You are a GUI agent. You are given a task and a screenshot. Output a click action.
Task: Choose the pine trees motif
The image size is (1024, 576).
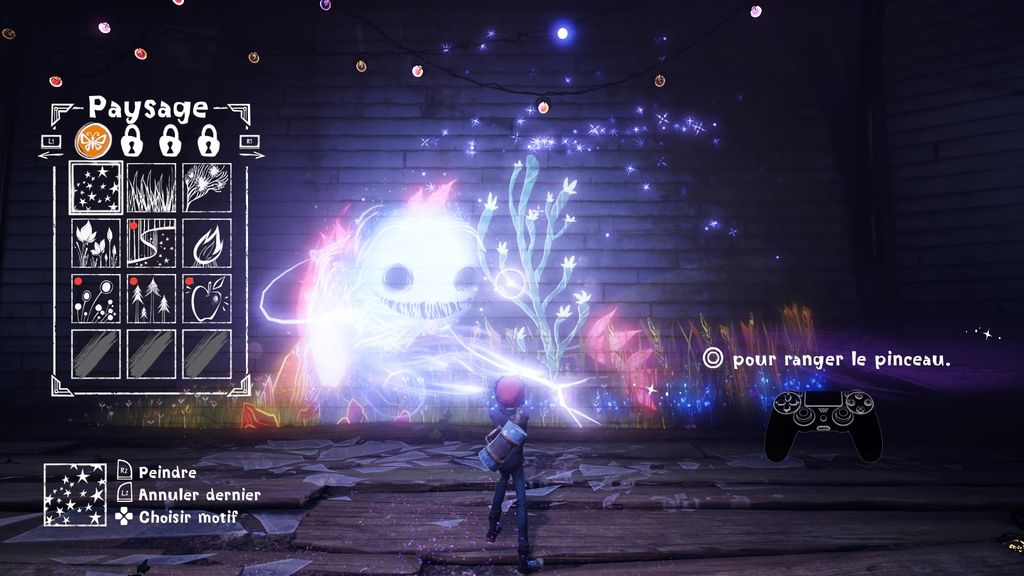point(151,298)
